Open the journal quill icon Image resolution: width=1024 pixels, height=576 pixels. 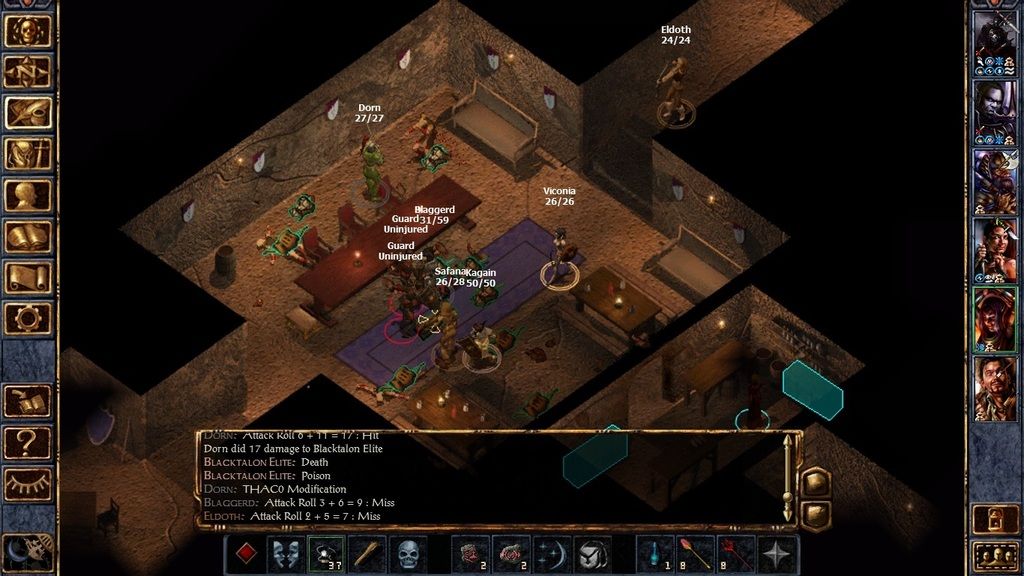tap(28, 113)
